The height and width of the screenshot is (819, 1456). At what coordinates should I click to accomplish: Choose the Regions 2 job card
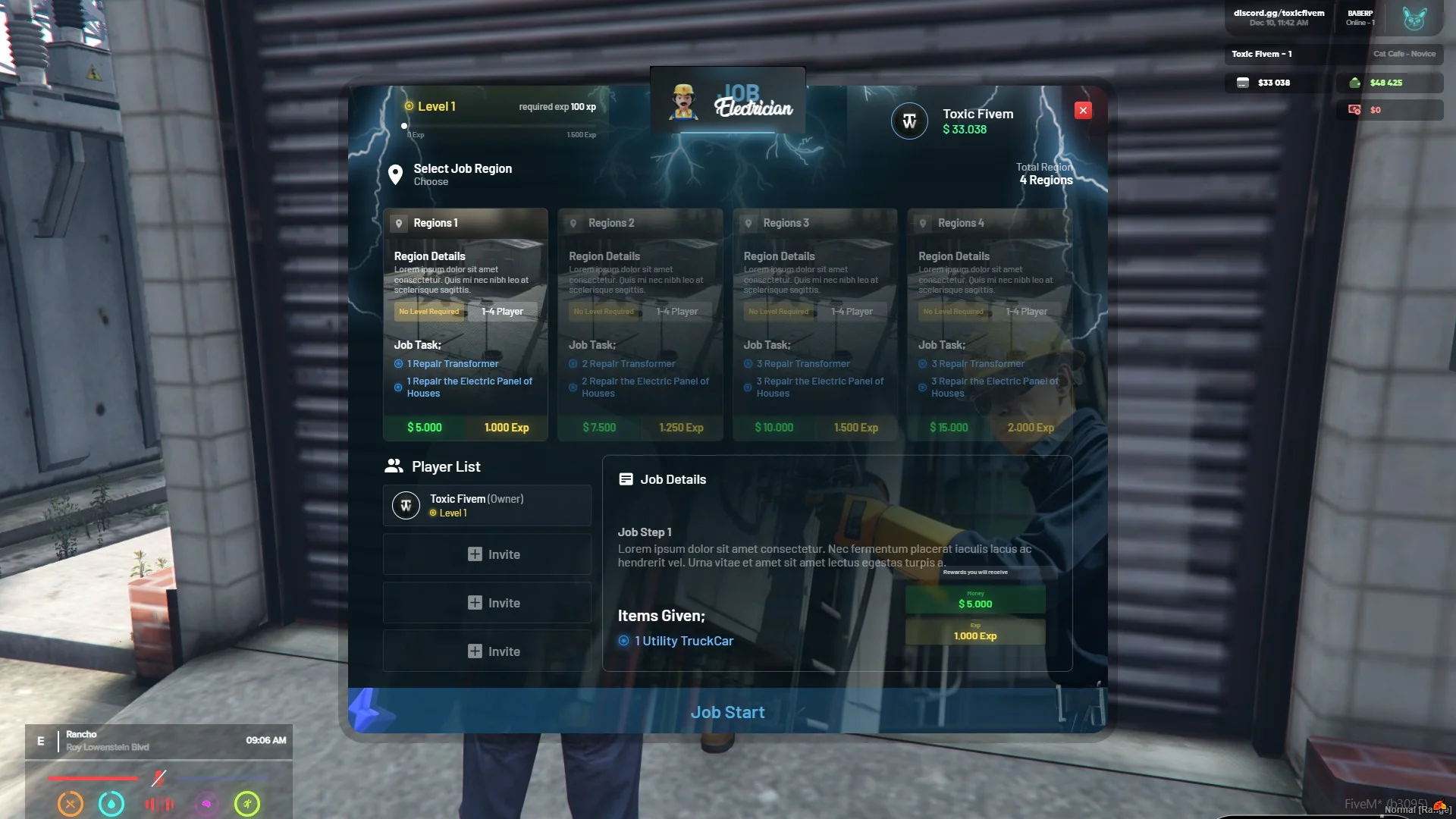coord(639,325)
